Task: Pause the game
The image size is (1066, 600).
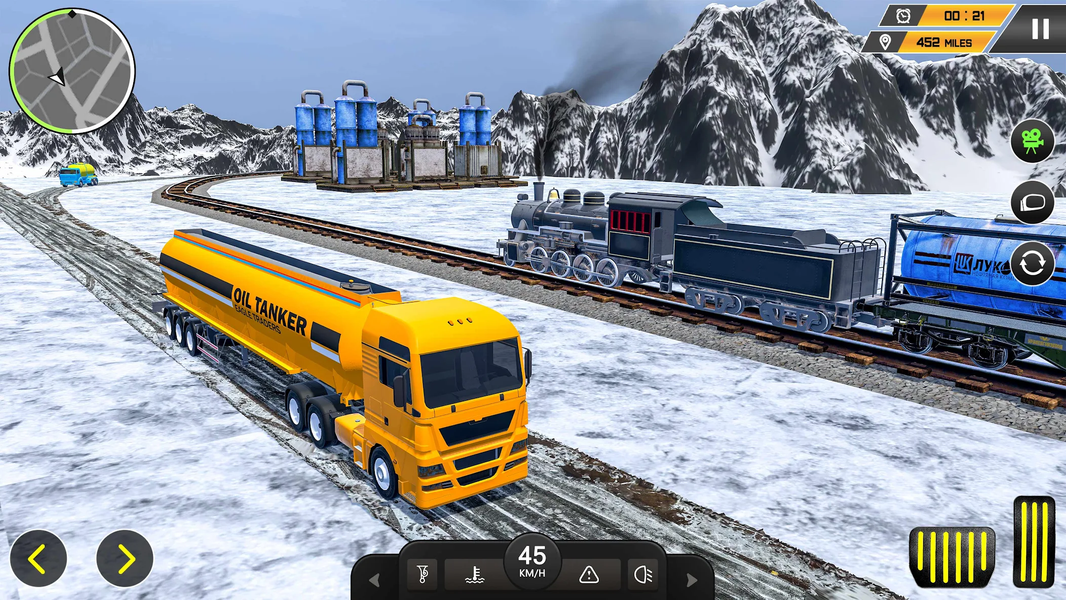Action: 1040,28
